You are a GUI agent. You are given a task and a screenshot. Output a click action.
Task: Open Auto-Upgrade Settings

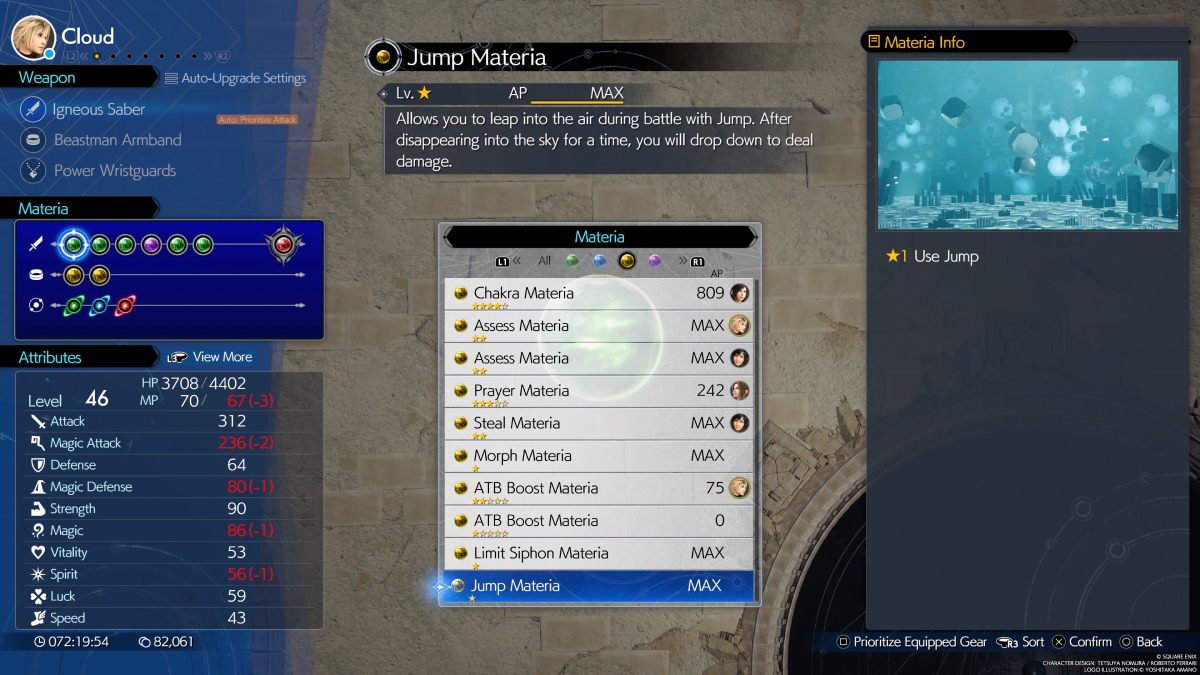pyautogui.click(x=236, y=78)
